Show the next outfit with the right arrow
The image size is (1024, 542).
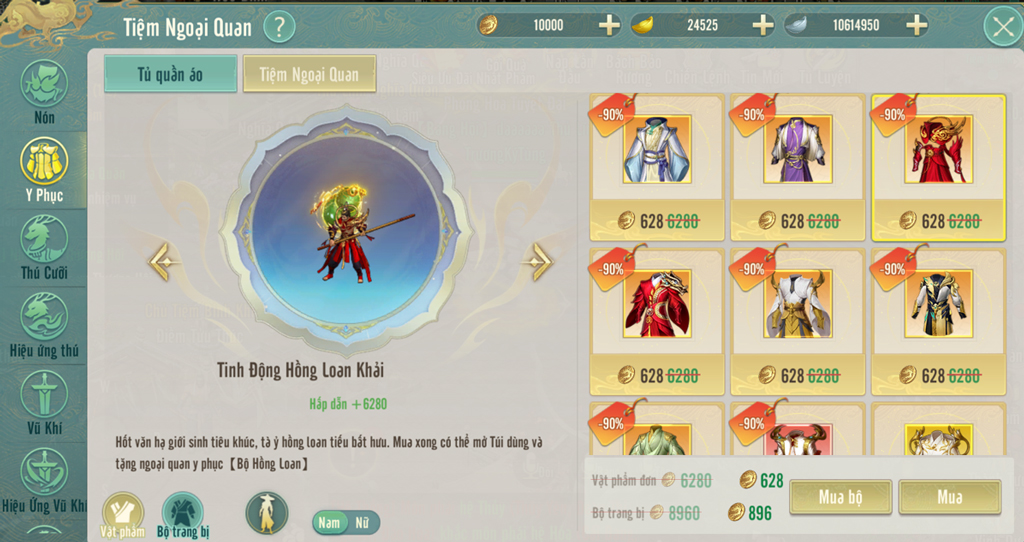537,262
